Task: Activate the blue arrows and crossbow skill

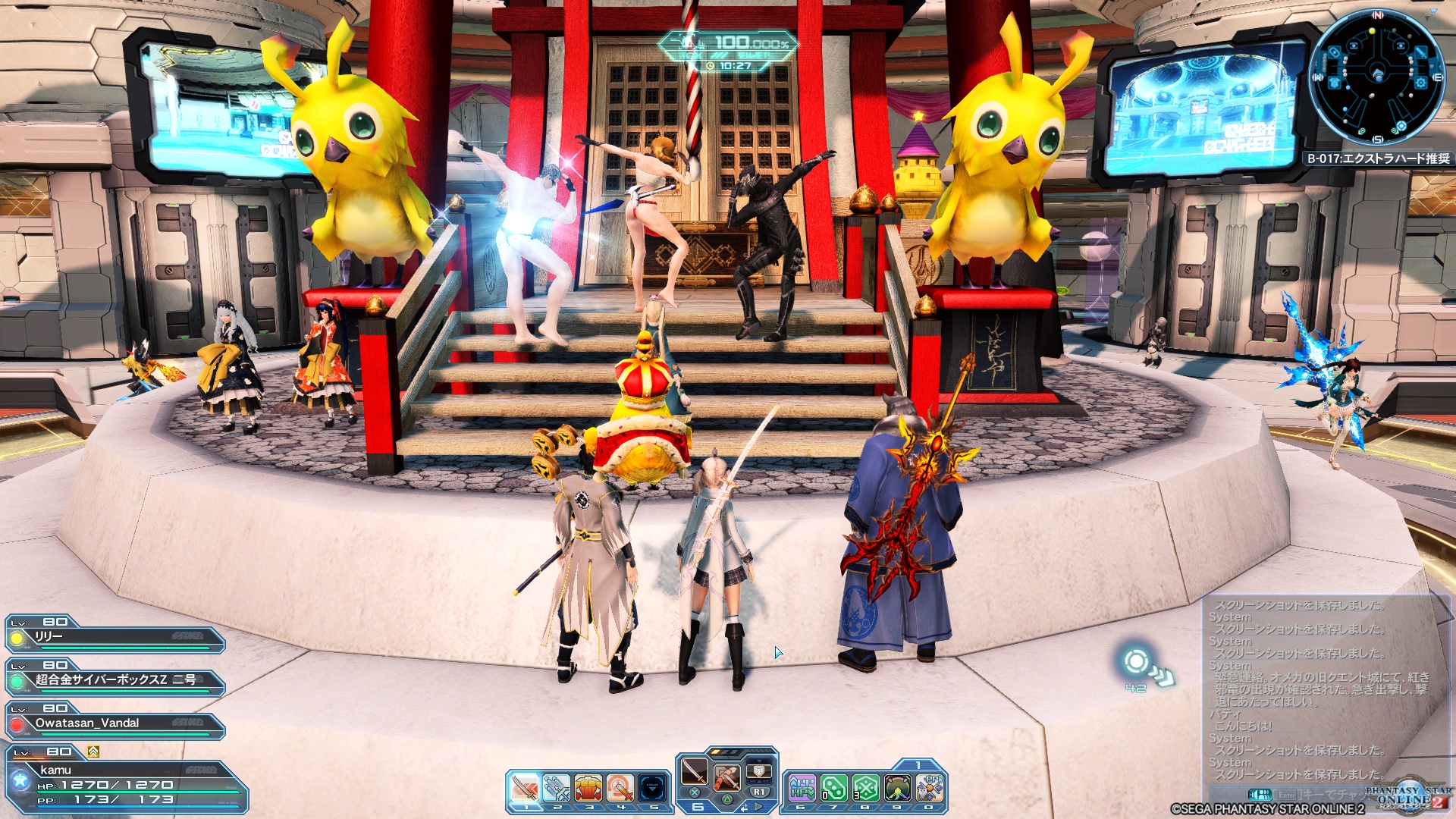Action: [557, 789]
